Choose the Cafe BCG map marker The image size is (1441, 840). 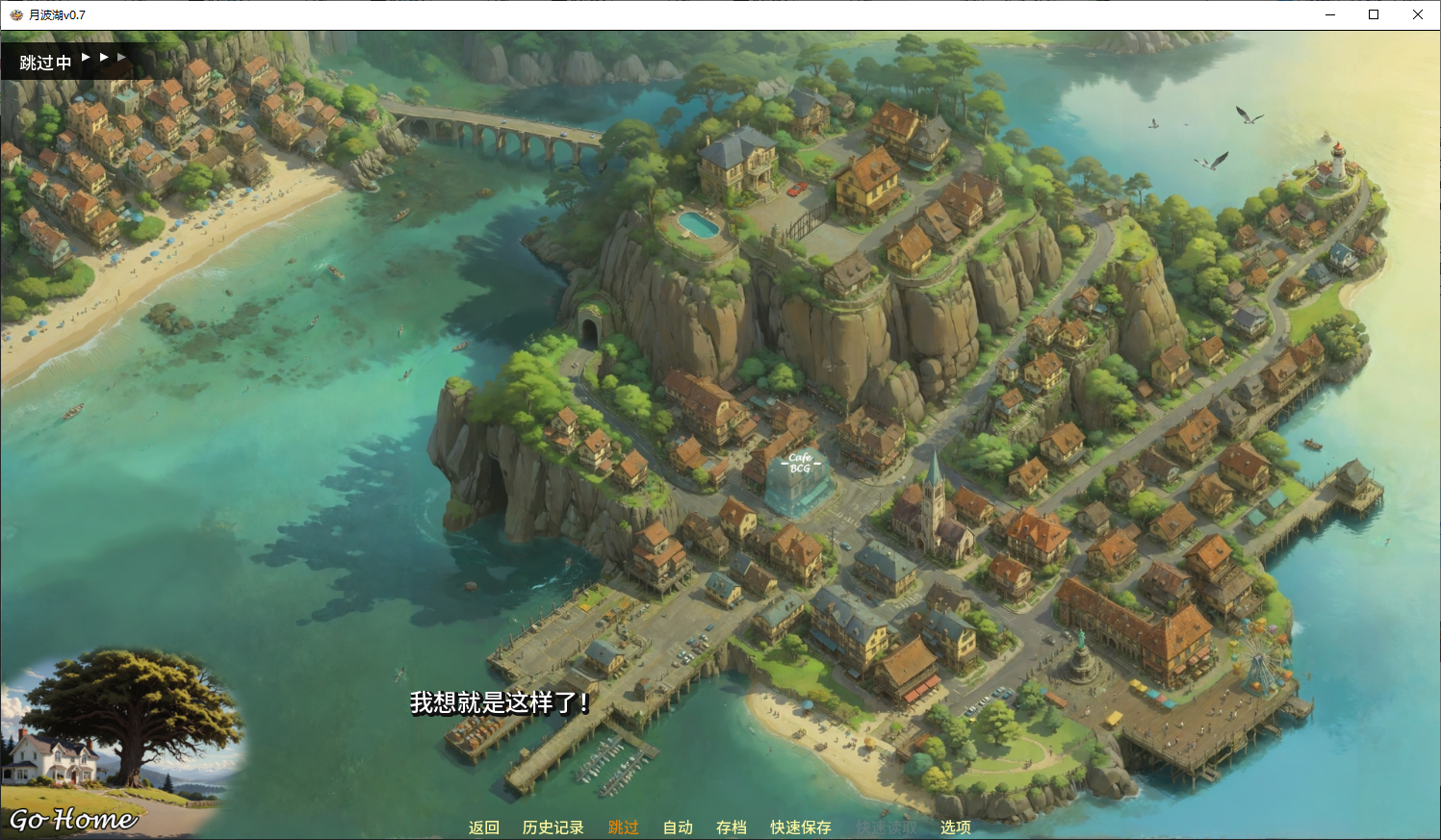click(x=799, y=479)
